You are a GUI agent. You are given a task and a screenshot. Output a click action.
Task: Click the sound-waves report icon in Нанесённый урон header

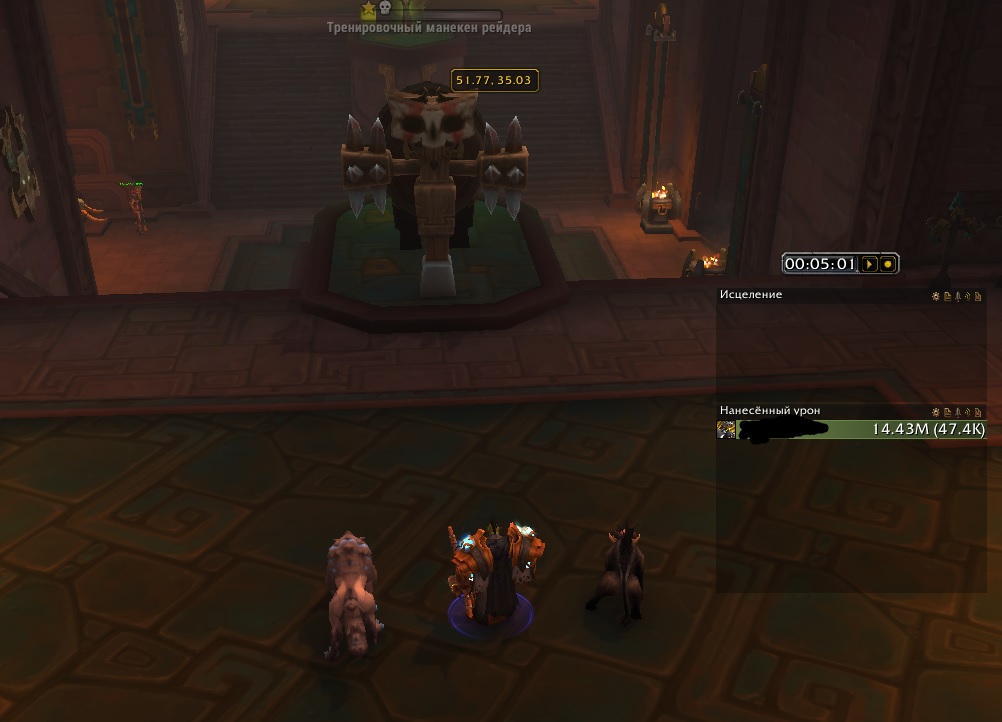967,411
